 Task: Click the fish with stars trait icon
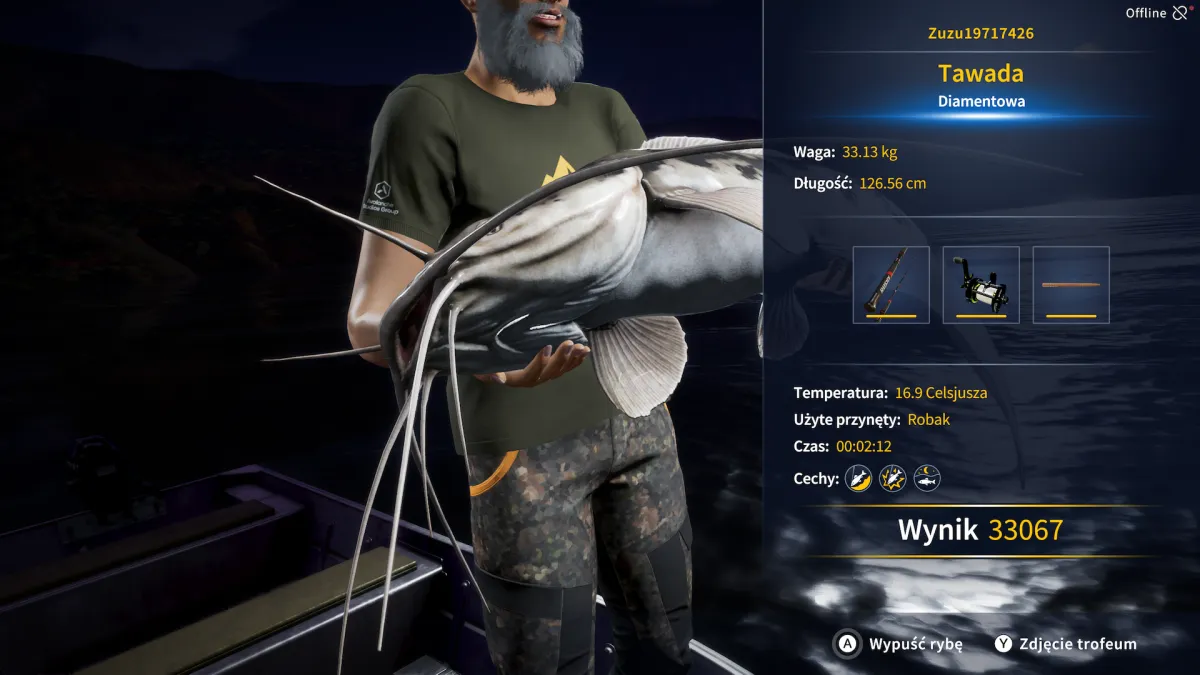click(x=893, y=478)
